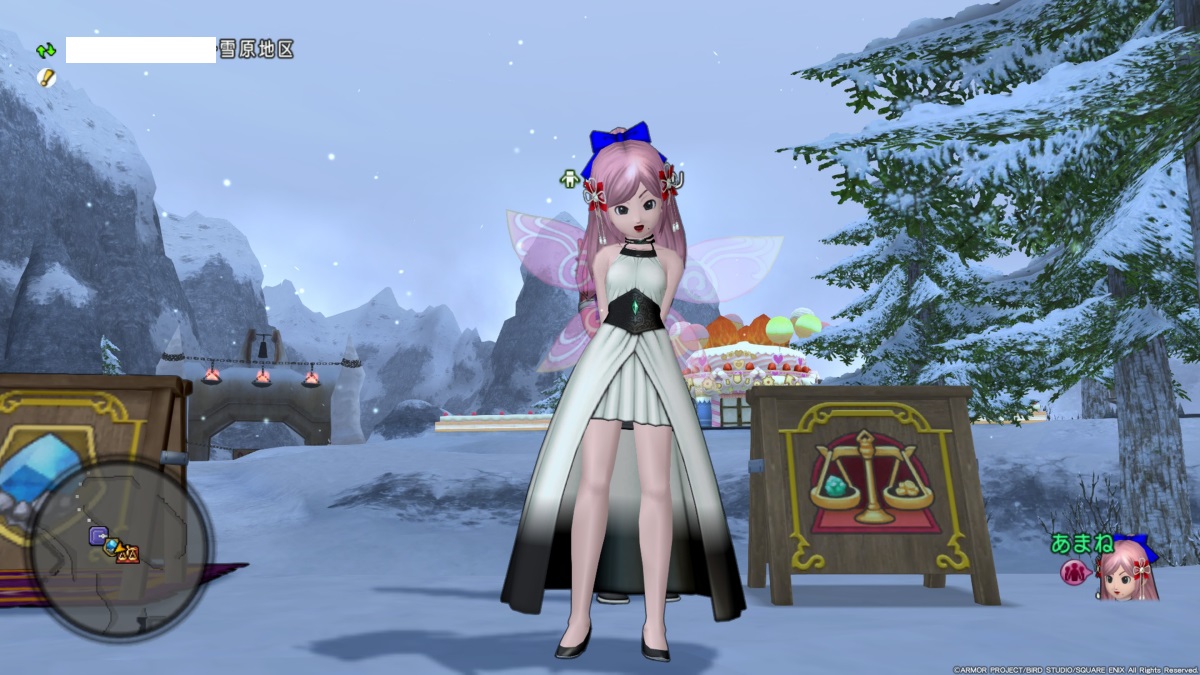The image size is (1200, 675).
Task: Select the あまね character portrait
Action: tap(1128, 570)
